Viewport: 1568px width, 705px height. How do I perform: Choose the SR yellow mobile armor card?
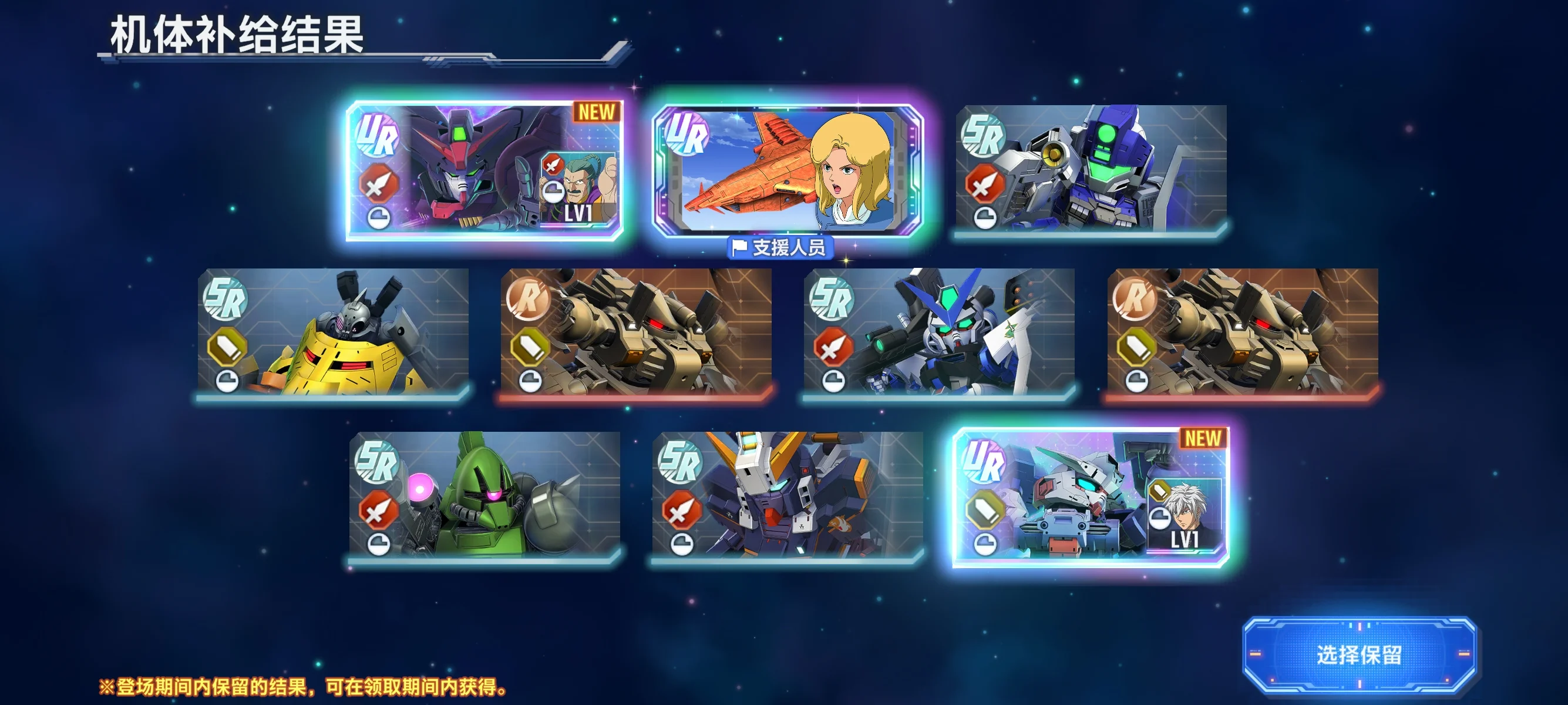tap(333, 333)
